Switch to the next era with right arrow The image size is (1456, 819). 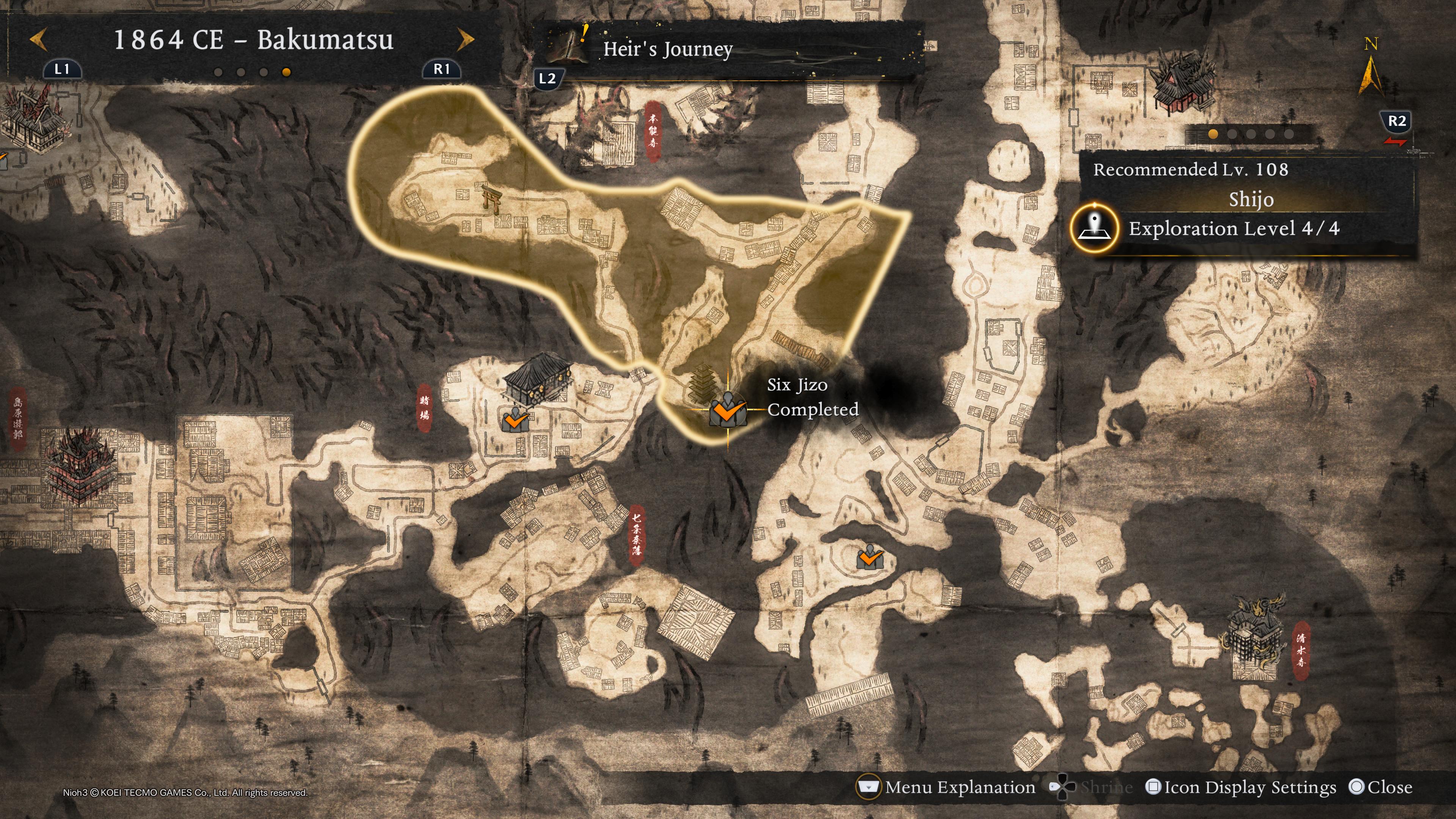[x=465, y=39]
